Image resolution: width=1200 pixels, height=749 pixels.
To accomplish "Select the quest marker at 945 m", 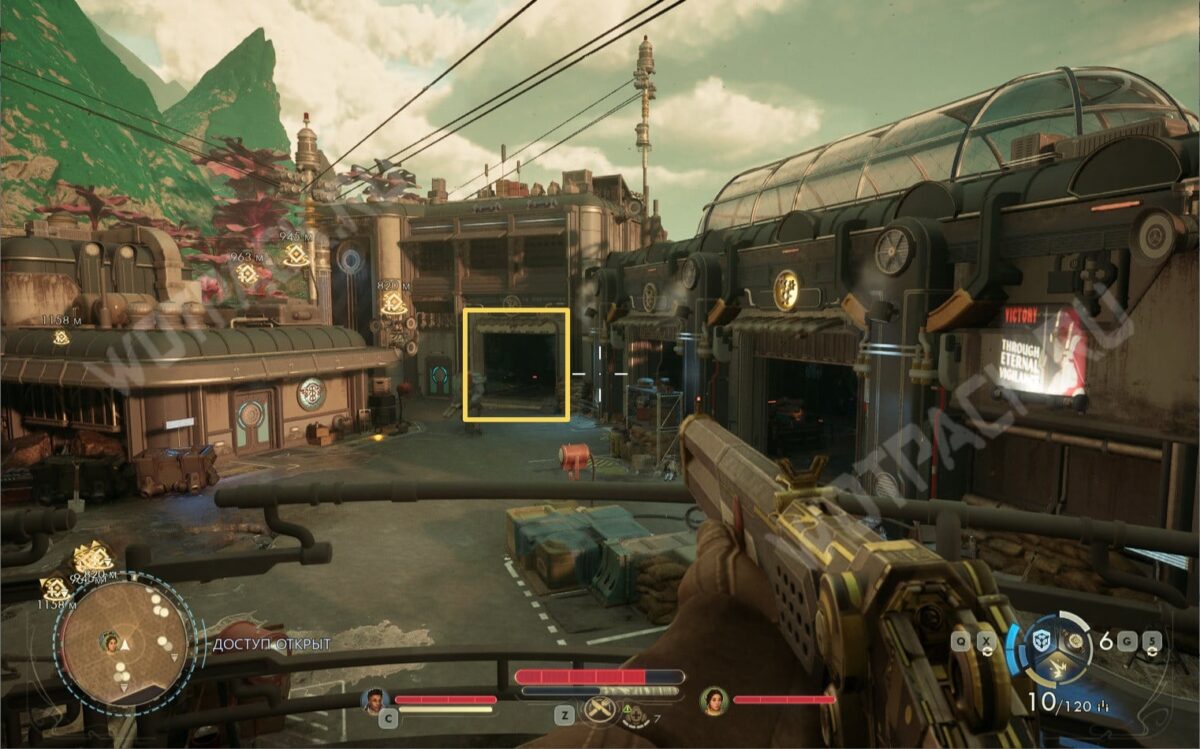I will coord(295,255).
